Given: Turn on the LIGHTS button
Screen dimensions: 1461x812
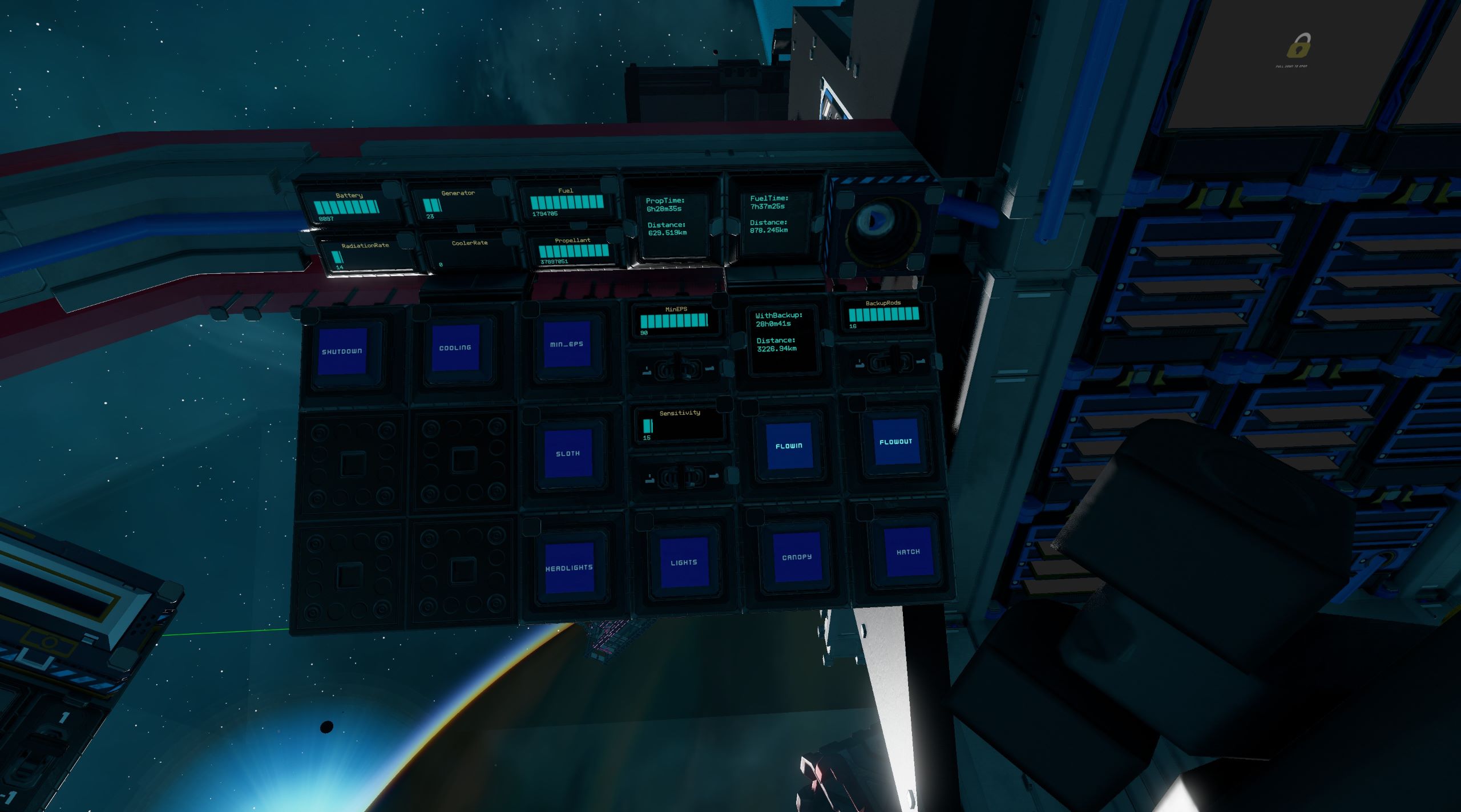Looking at the screenshot, I should [x=684, y=563].
